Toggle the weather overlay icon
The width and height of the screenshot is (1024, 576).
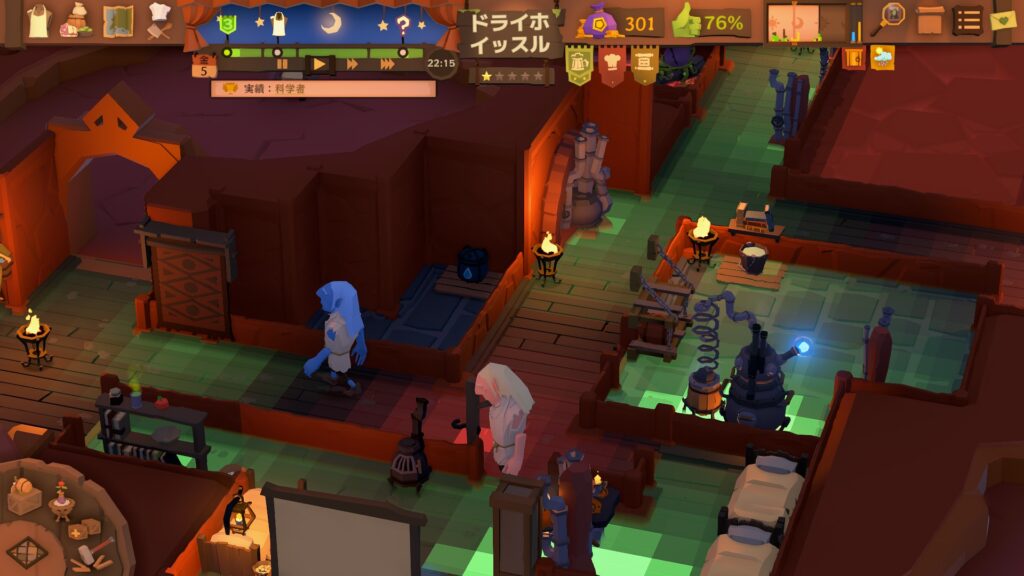pos(882,58)
